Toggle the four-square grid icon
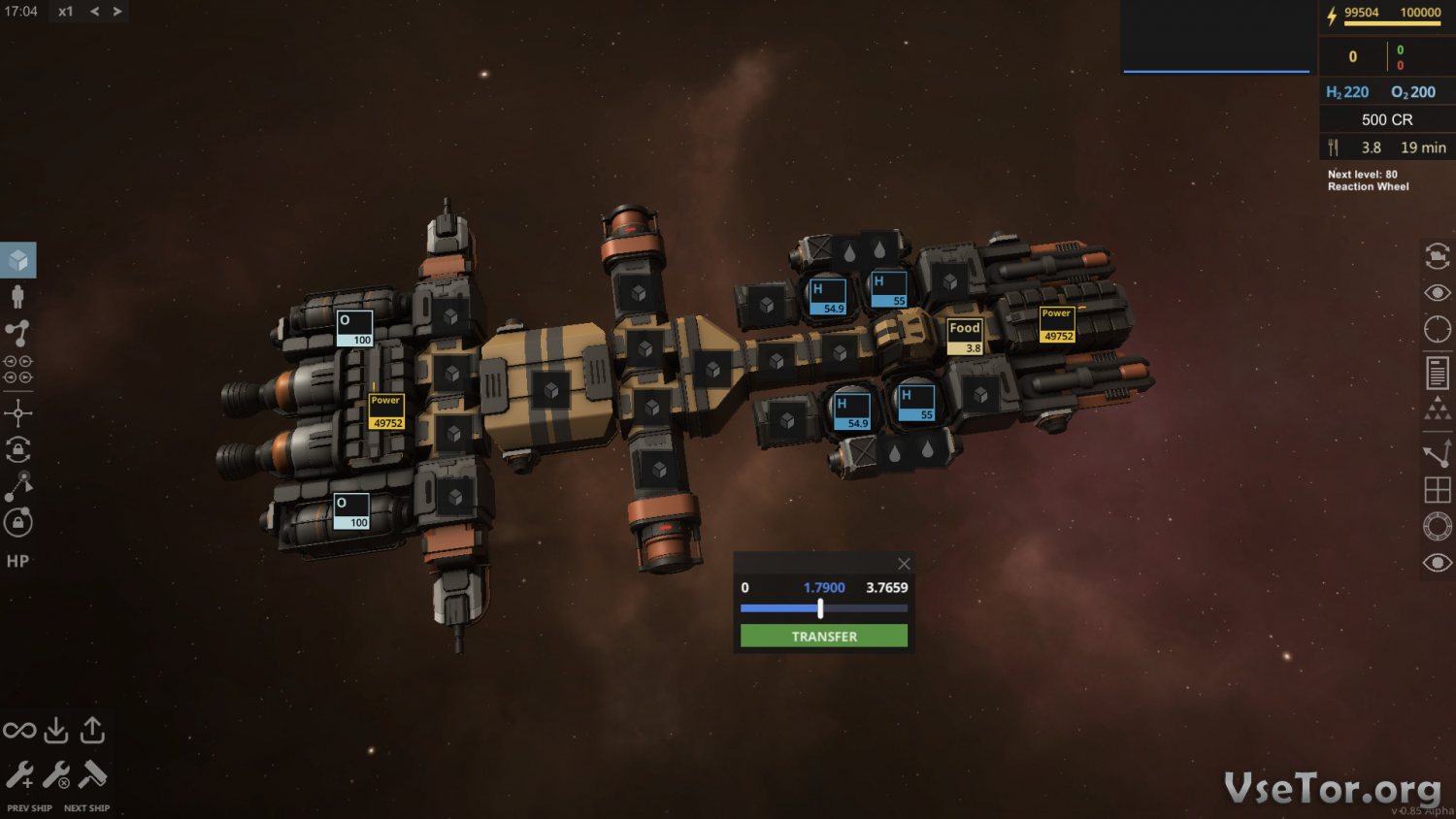This screenshot has width=1456, height=819. pos(1438,490)
